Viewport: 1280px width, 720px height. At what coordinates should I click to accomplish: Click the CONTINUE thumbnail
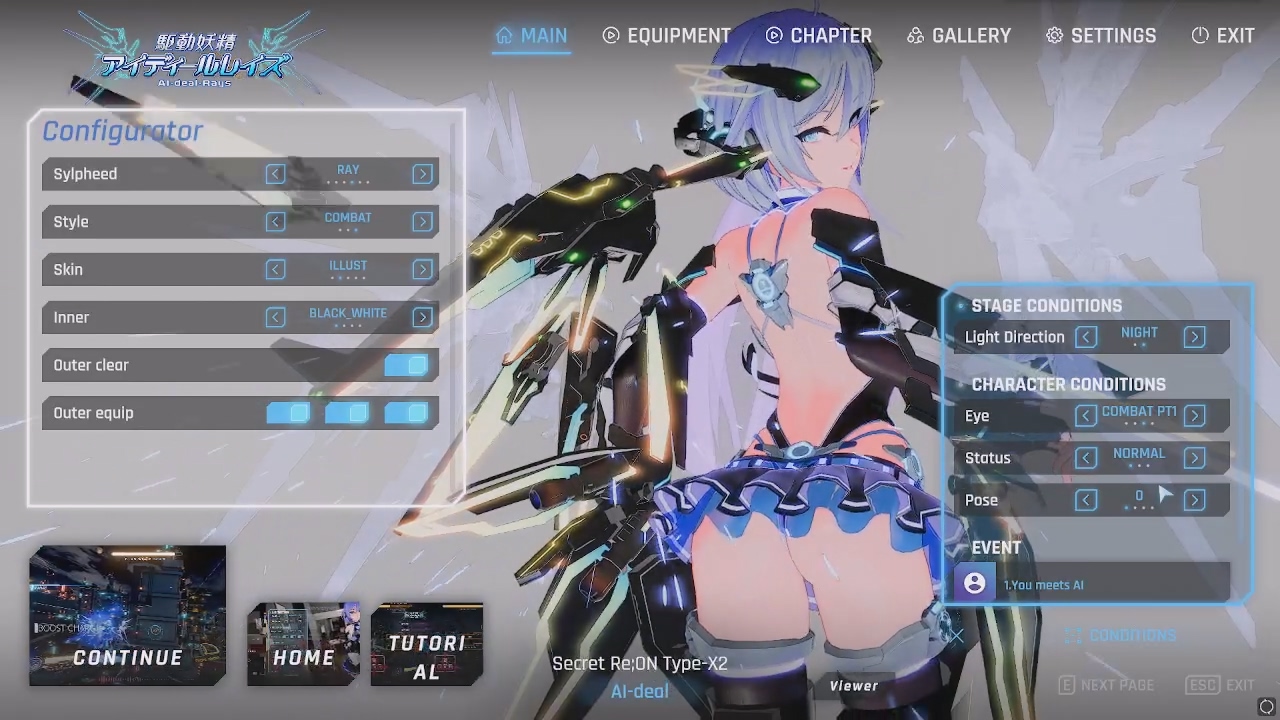(128, 616)
